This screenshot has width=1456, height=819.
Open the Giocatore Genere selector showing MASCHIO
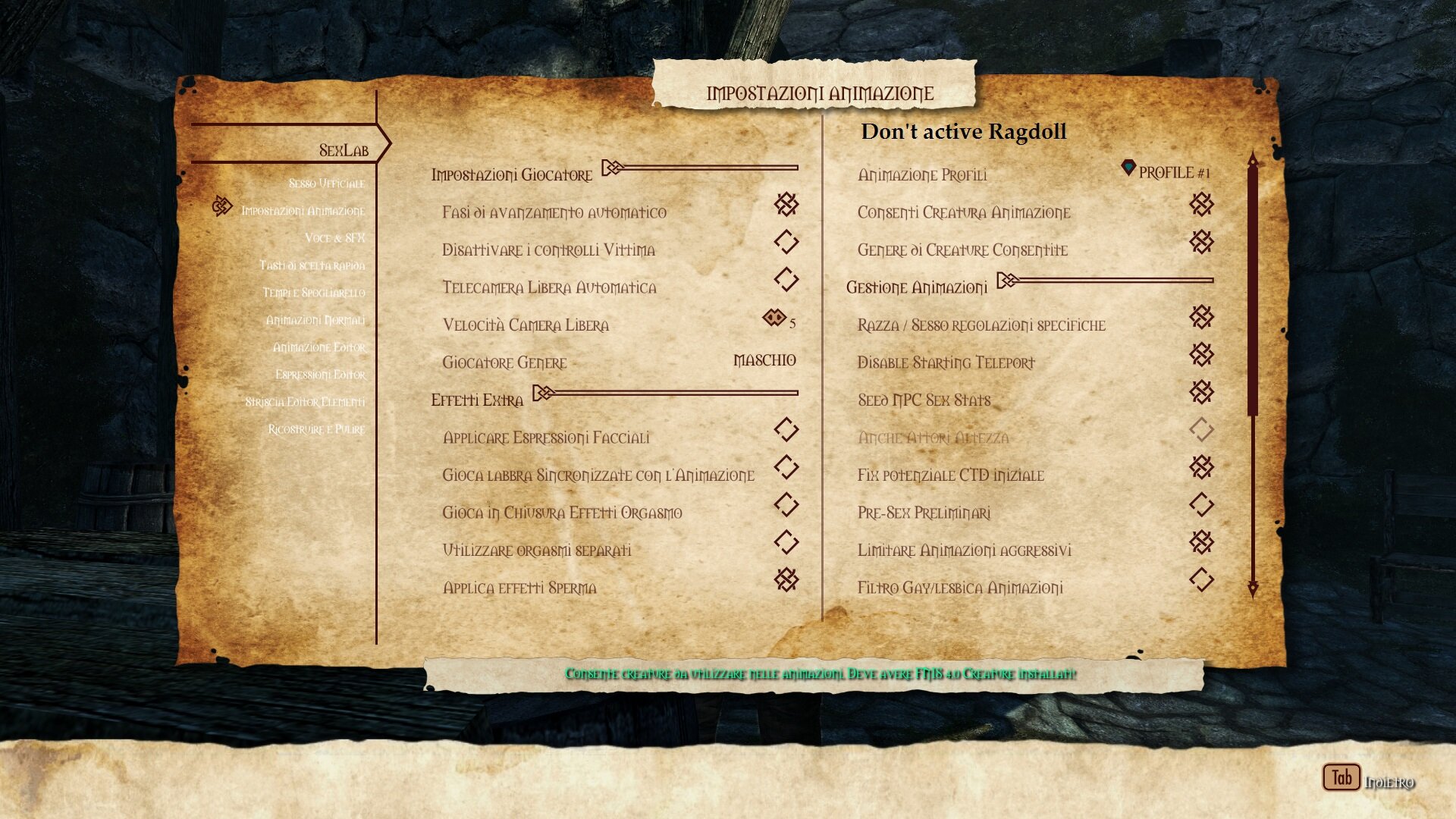[763, 361]
